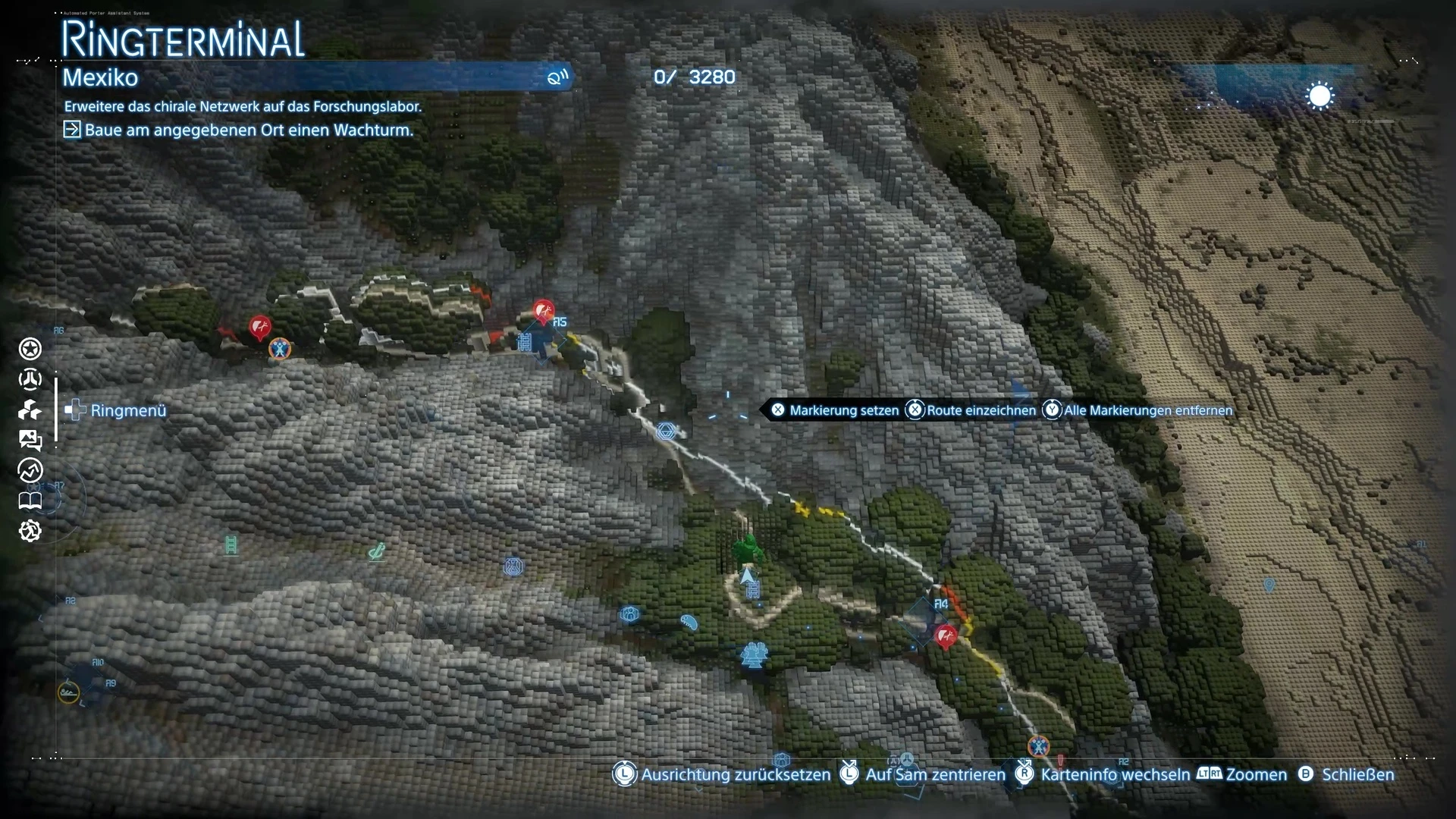Select the yellow-circled resting marker

click(x=68, y=692)
